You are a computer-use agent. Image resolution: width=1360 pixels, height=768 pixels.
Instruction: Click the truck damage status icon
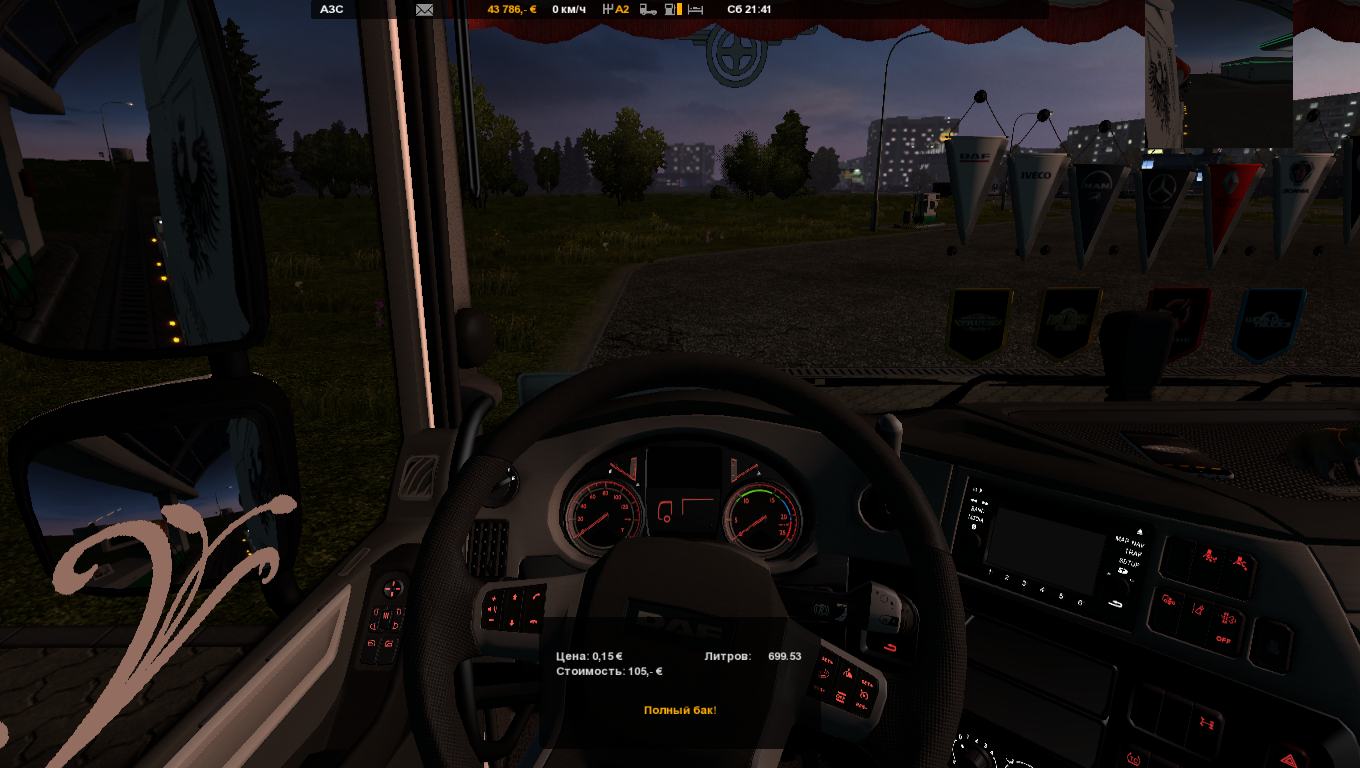pos(648,10)
